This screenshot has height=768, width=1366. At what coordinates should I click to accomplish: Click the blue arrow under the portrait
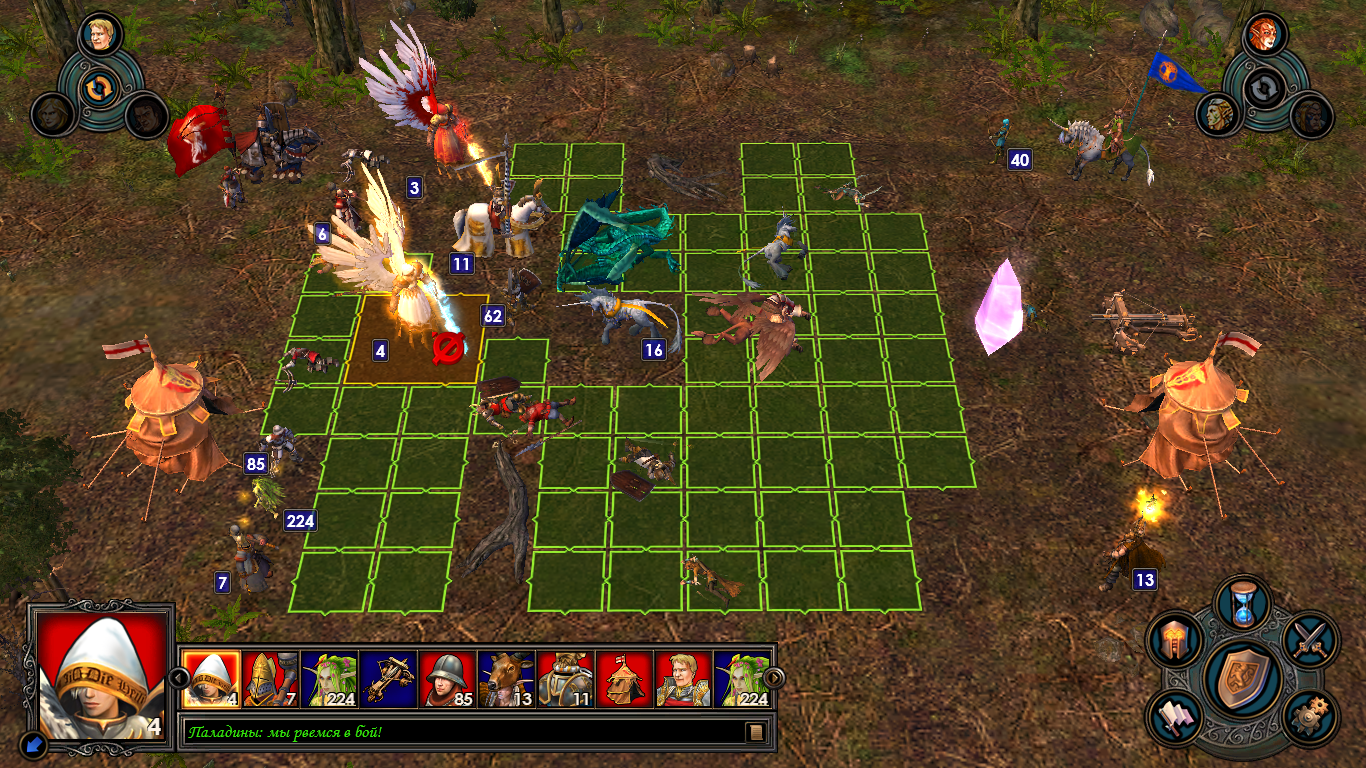pyautogui.click(x=34, y=744)
